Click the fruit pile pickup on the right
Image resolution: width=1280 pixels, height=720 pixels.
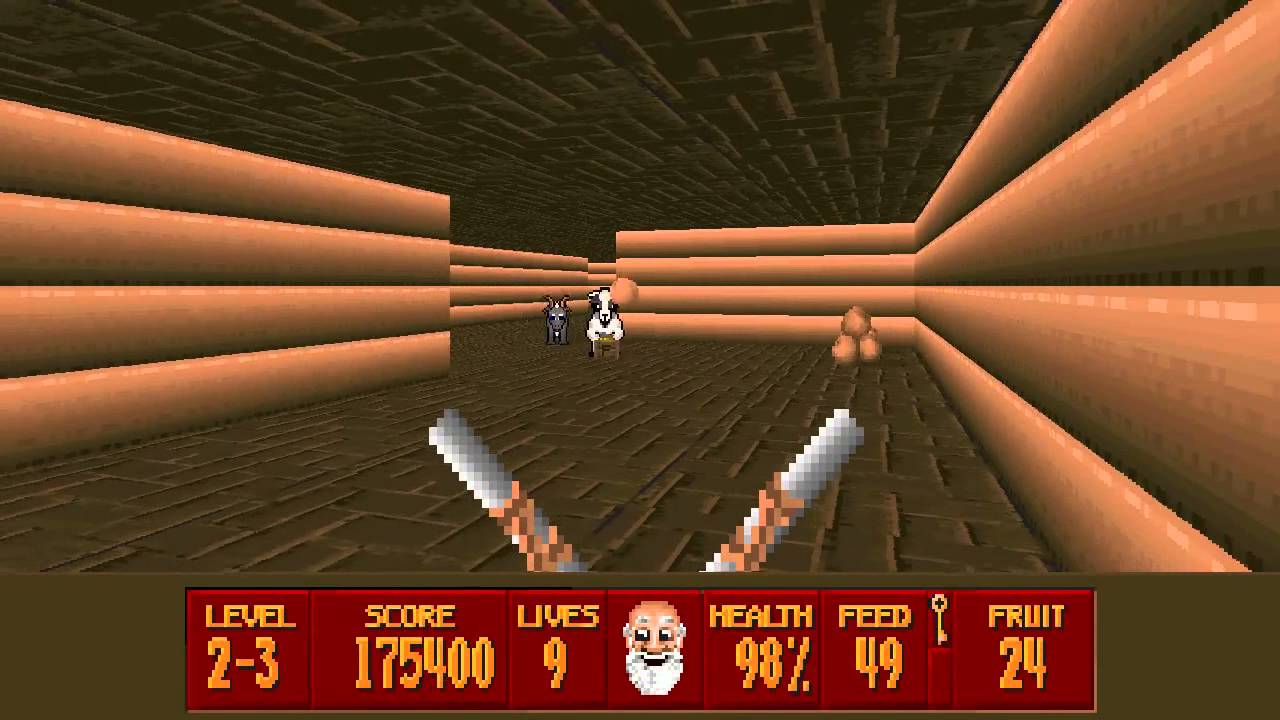coord(858,335)
